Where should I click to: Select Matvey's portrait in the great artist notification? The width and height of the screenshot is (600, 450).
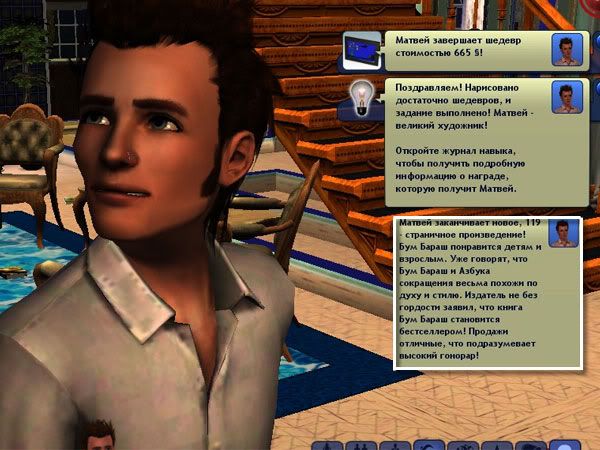[x=570, y=97]
